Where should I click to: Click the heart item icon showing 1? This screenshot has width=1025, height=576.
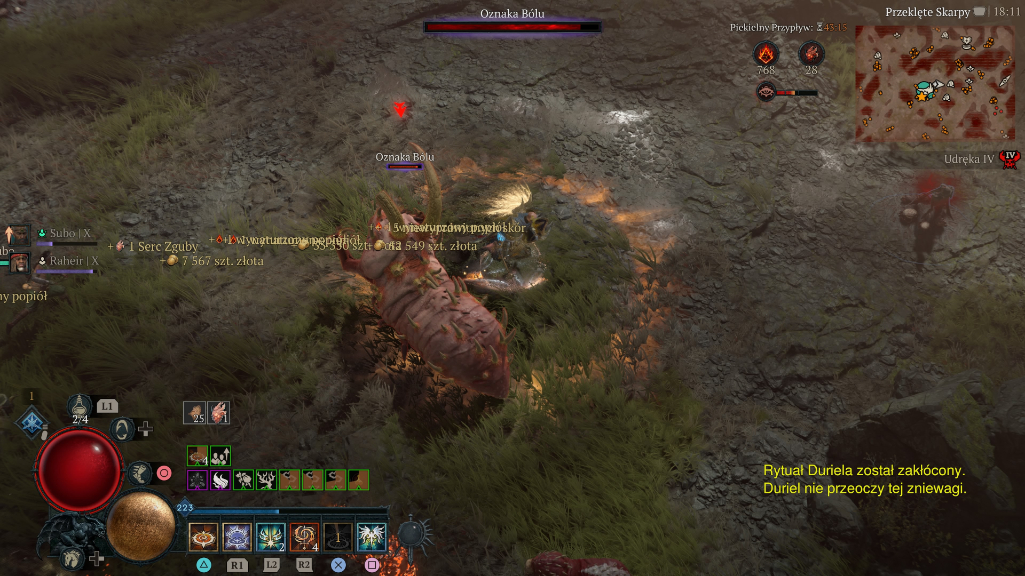pos(219,411)
